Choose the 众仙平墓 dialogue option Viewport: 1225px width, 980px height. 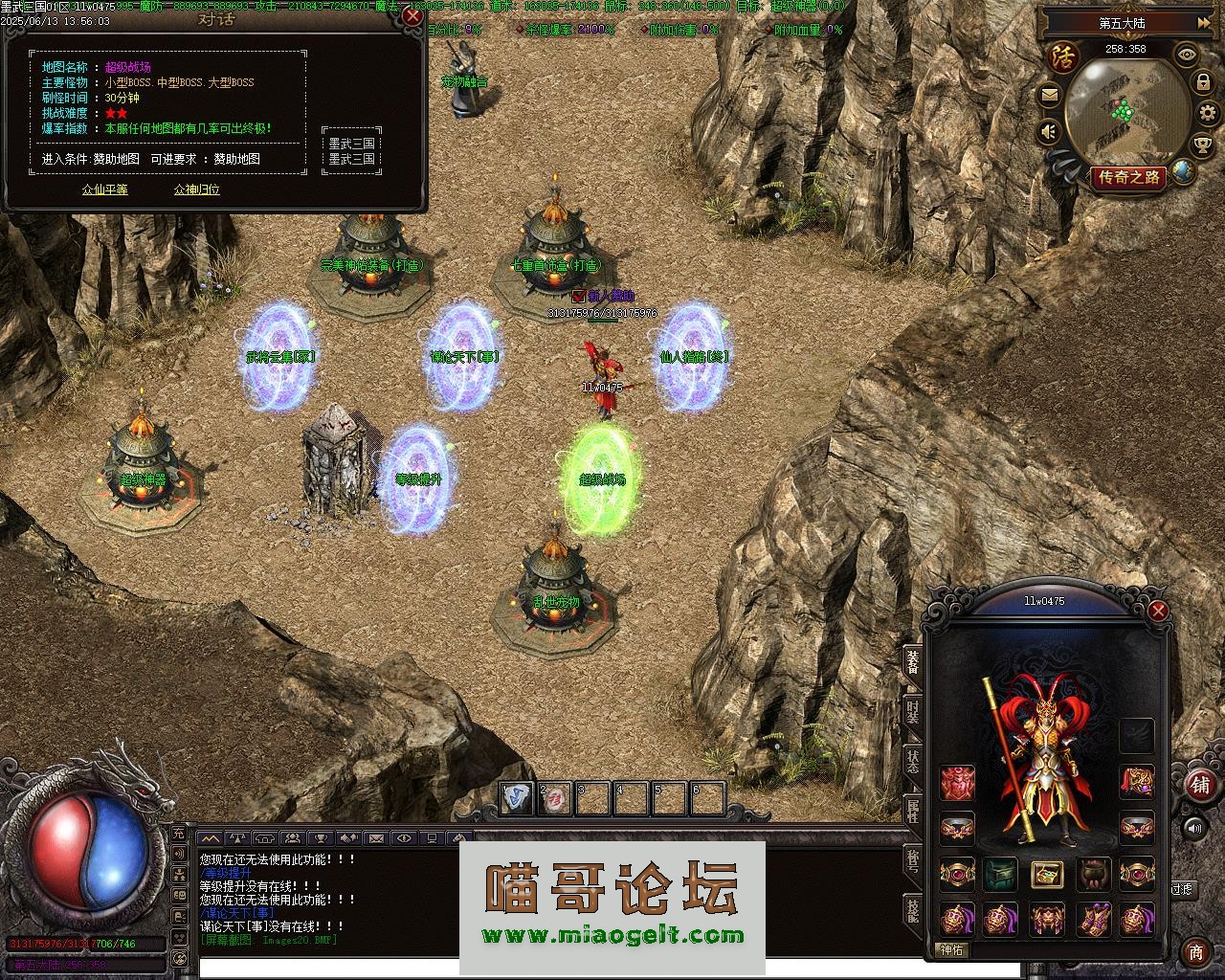(104, 189)
